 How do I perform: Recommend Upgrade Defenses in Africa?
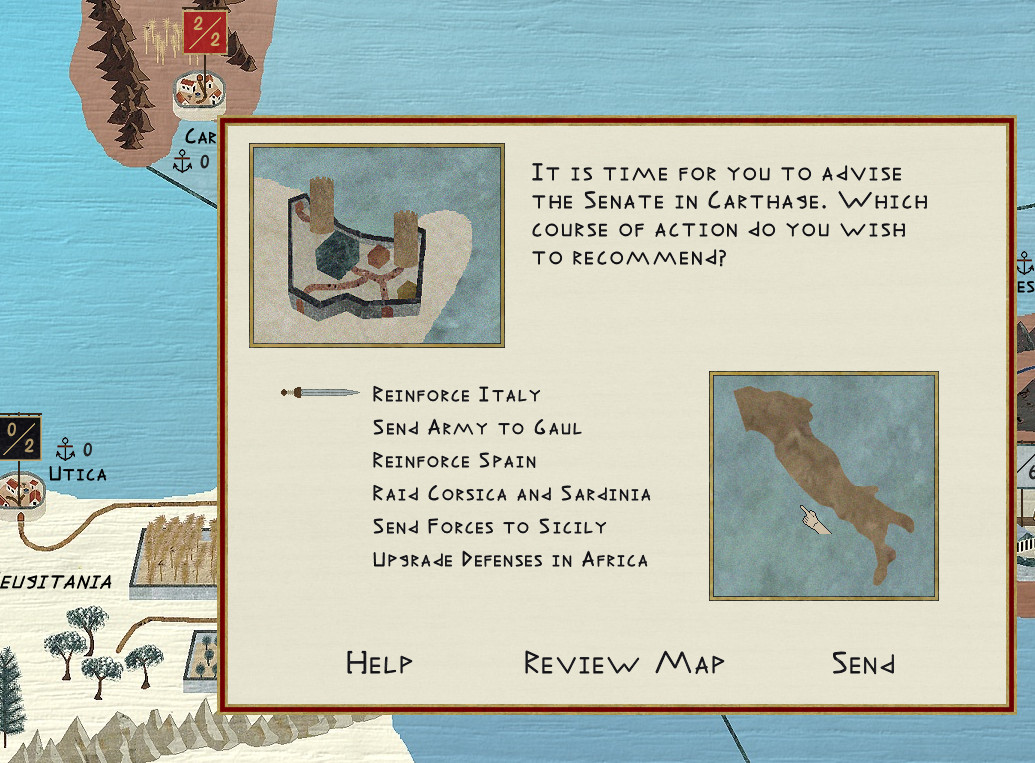tap(510, 560)
